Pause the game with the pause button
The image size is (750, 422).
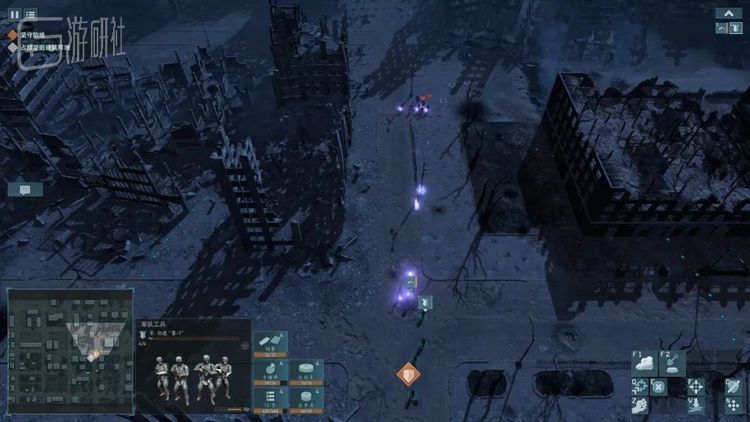click(x=15, y=14)
